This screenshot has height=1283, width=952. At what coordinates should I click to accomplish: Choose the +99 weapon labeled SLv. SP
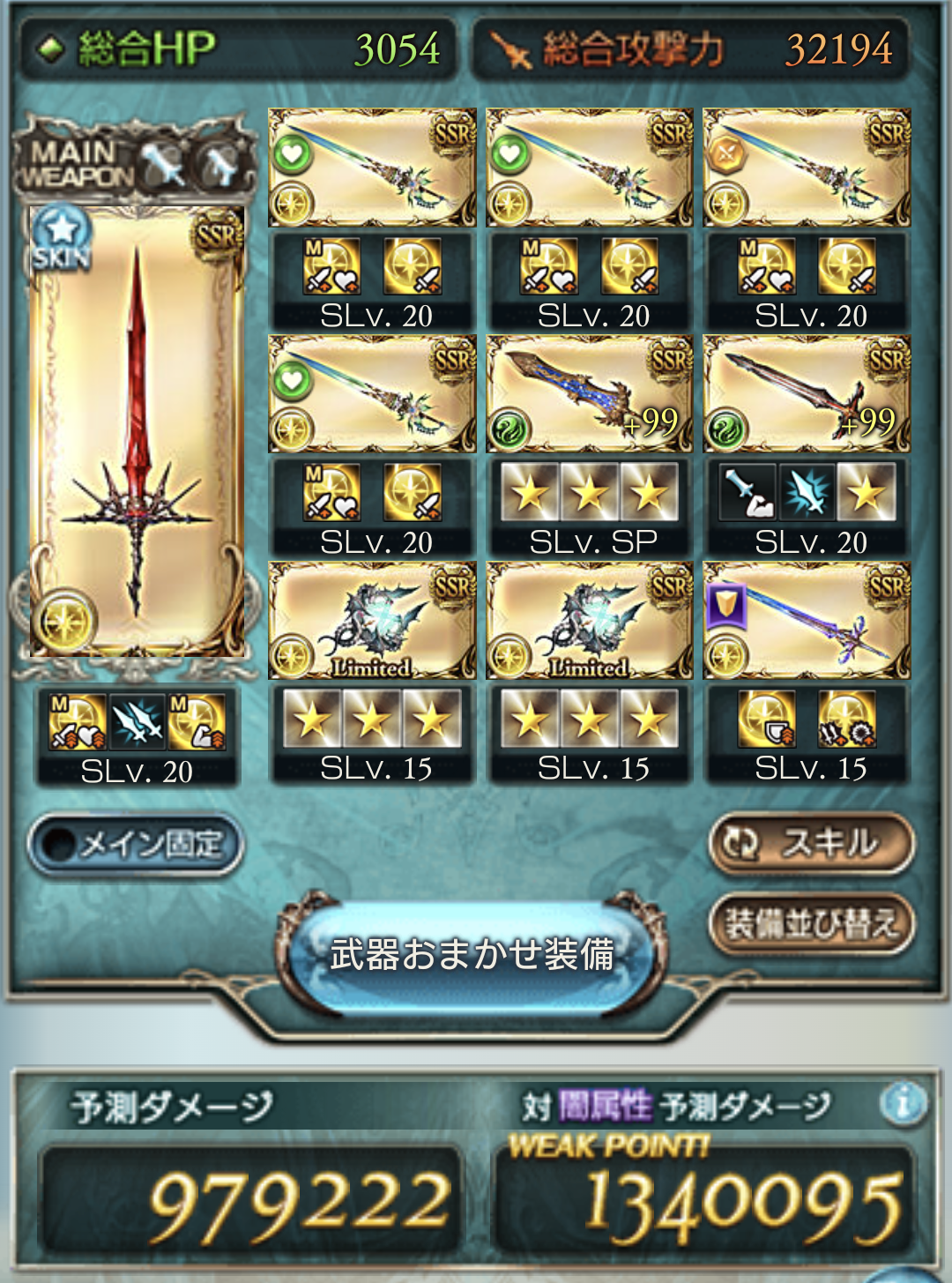[x=589, y=394]
